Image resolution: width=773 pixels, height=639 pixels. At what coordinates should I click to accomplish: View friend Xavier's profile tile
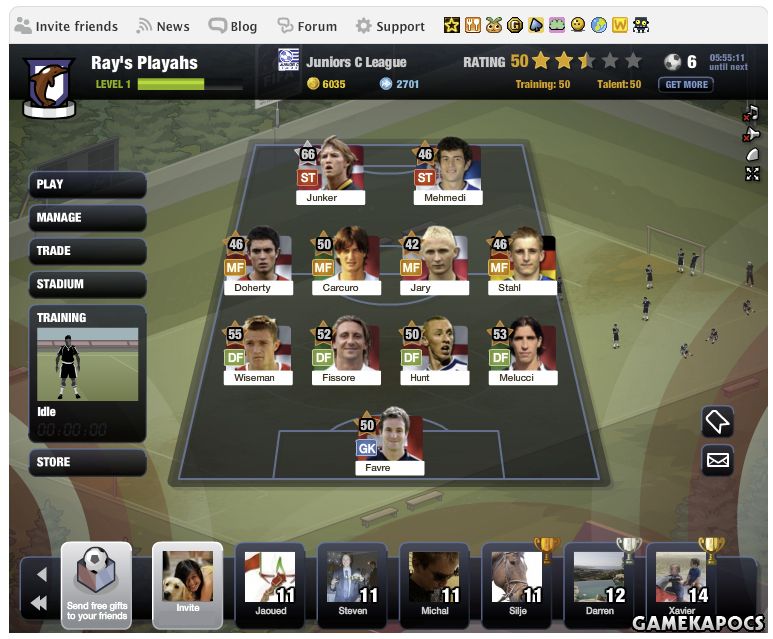pos(682,584)
